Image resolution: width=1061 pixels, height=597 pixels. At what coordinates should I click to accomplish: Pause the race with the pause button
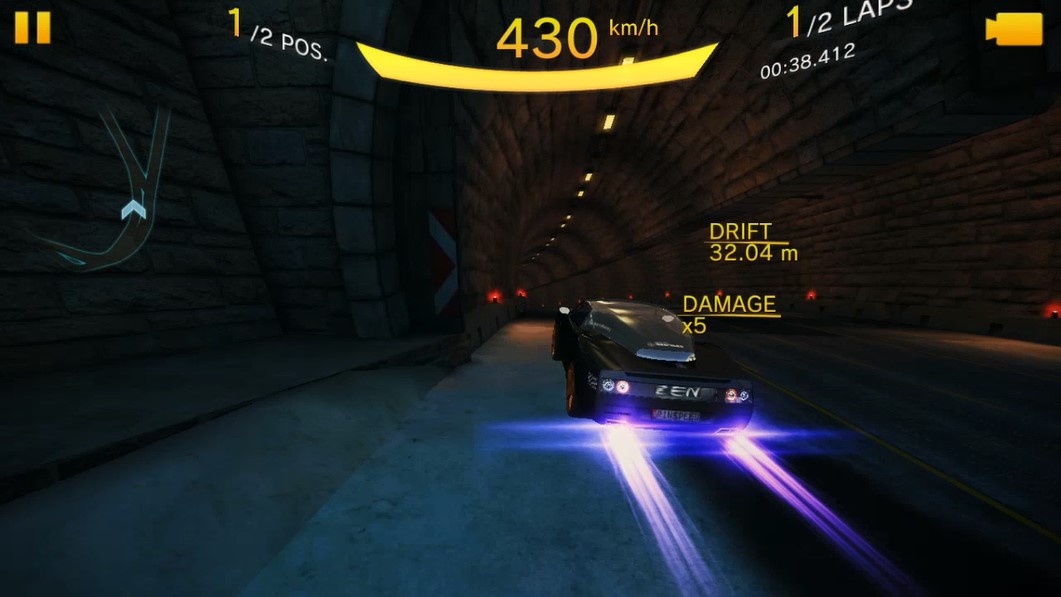32,27
